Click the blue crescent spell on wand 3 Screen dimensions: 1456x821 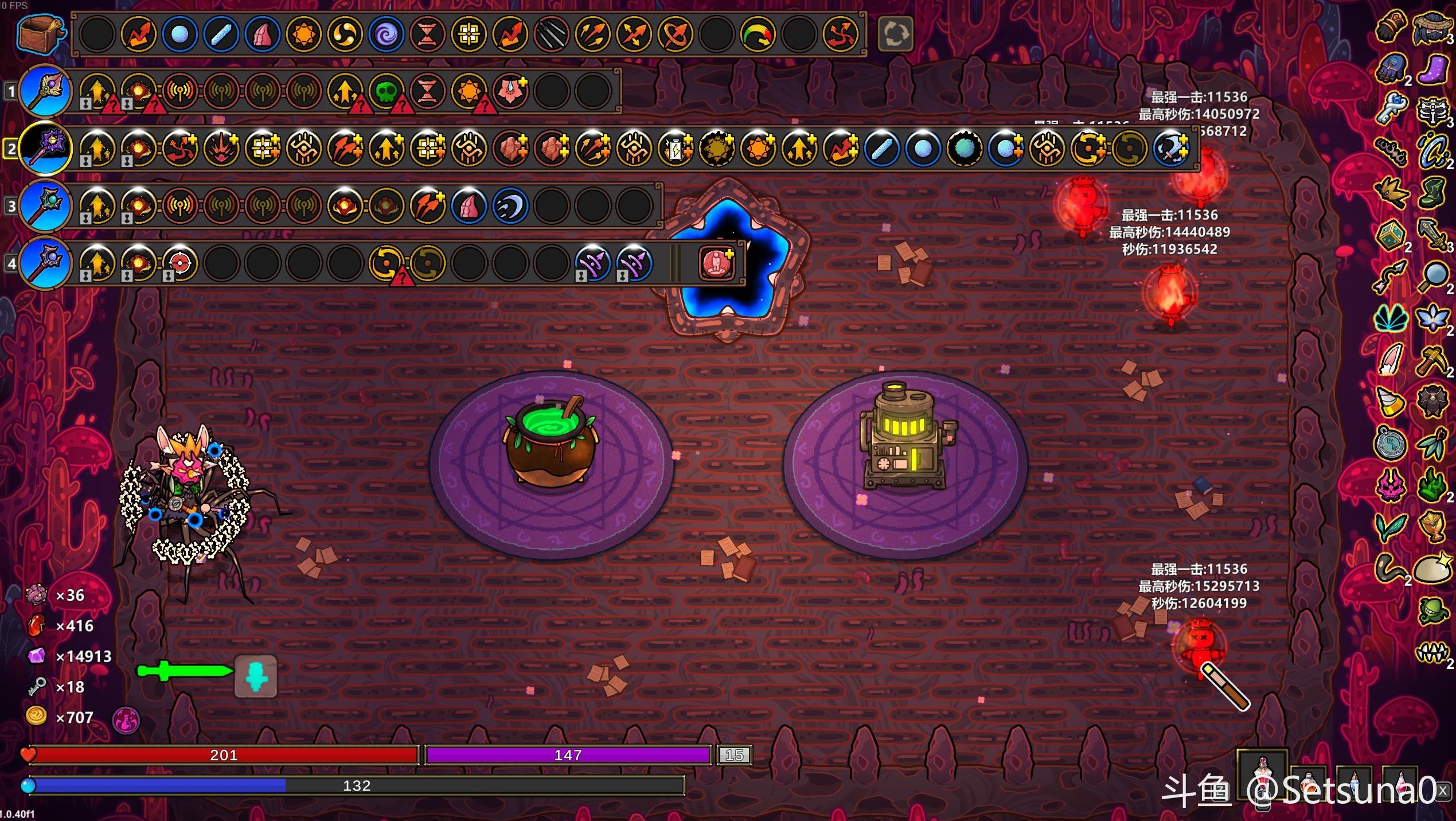point(510,206)
